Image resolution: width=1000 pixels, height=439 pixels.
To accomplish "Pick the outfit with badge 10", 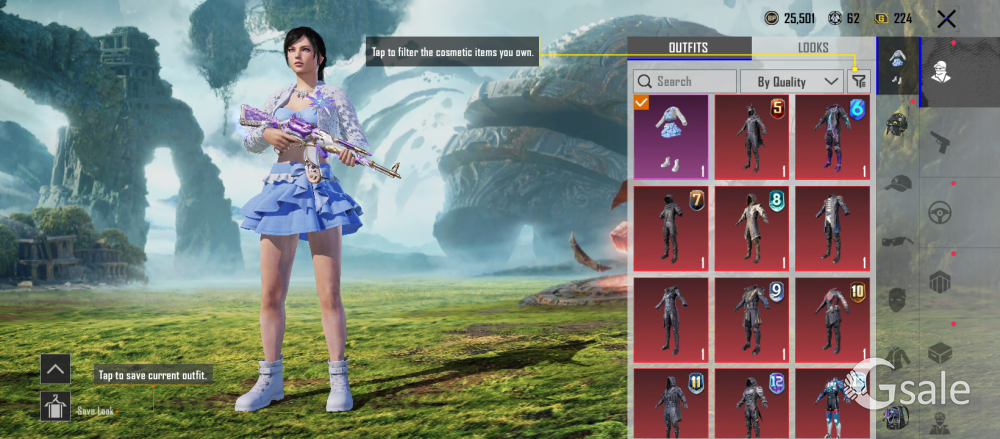I will (x=833, y=319).
